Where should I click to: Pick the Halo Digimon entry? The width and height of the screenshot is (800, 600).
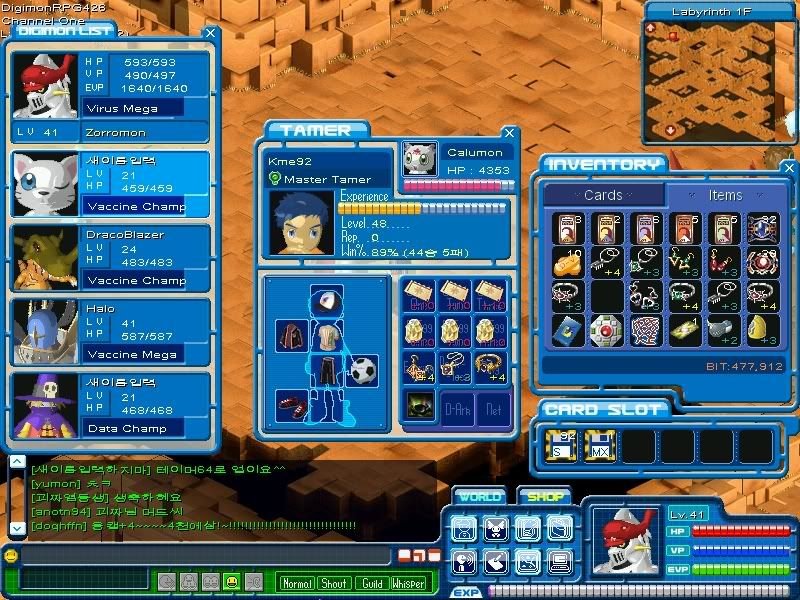(x=110, y=331)
